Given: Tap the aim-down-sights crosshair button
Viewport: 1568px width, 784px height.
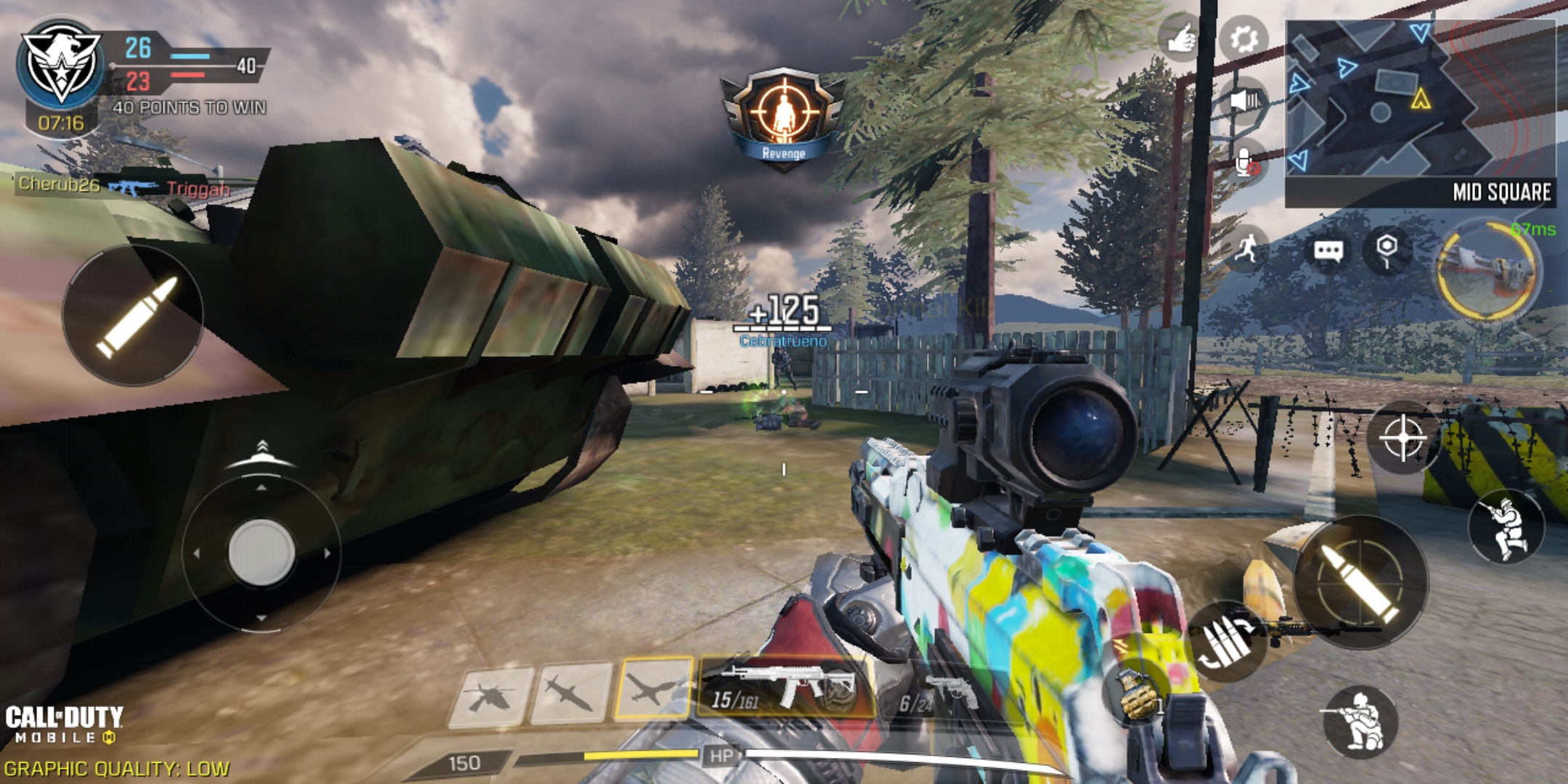Looking at the screenshot, I should click(1402, 438).
